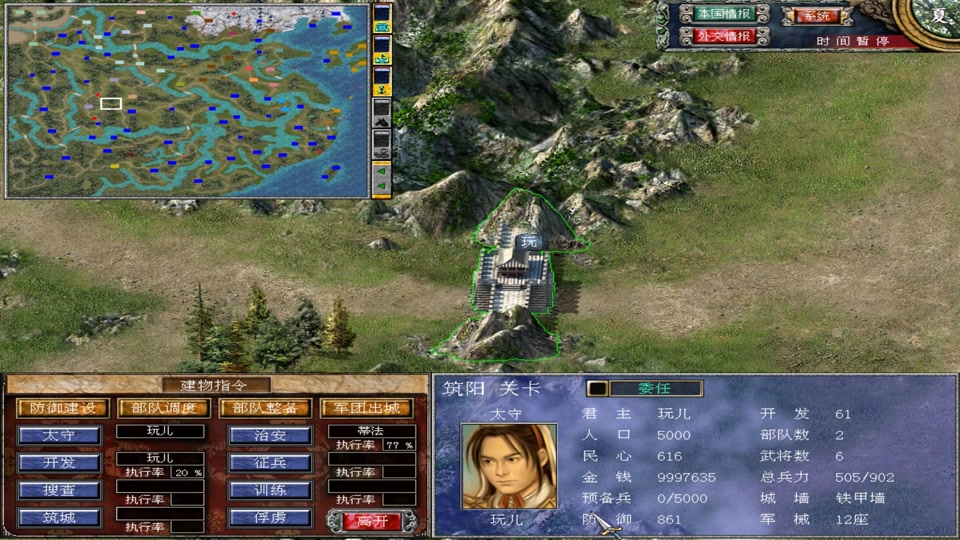
Task: Toggle the anchor icon map filter
Action: (381, 90)
